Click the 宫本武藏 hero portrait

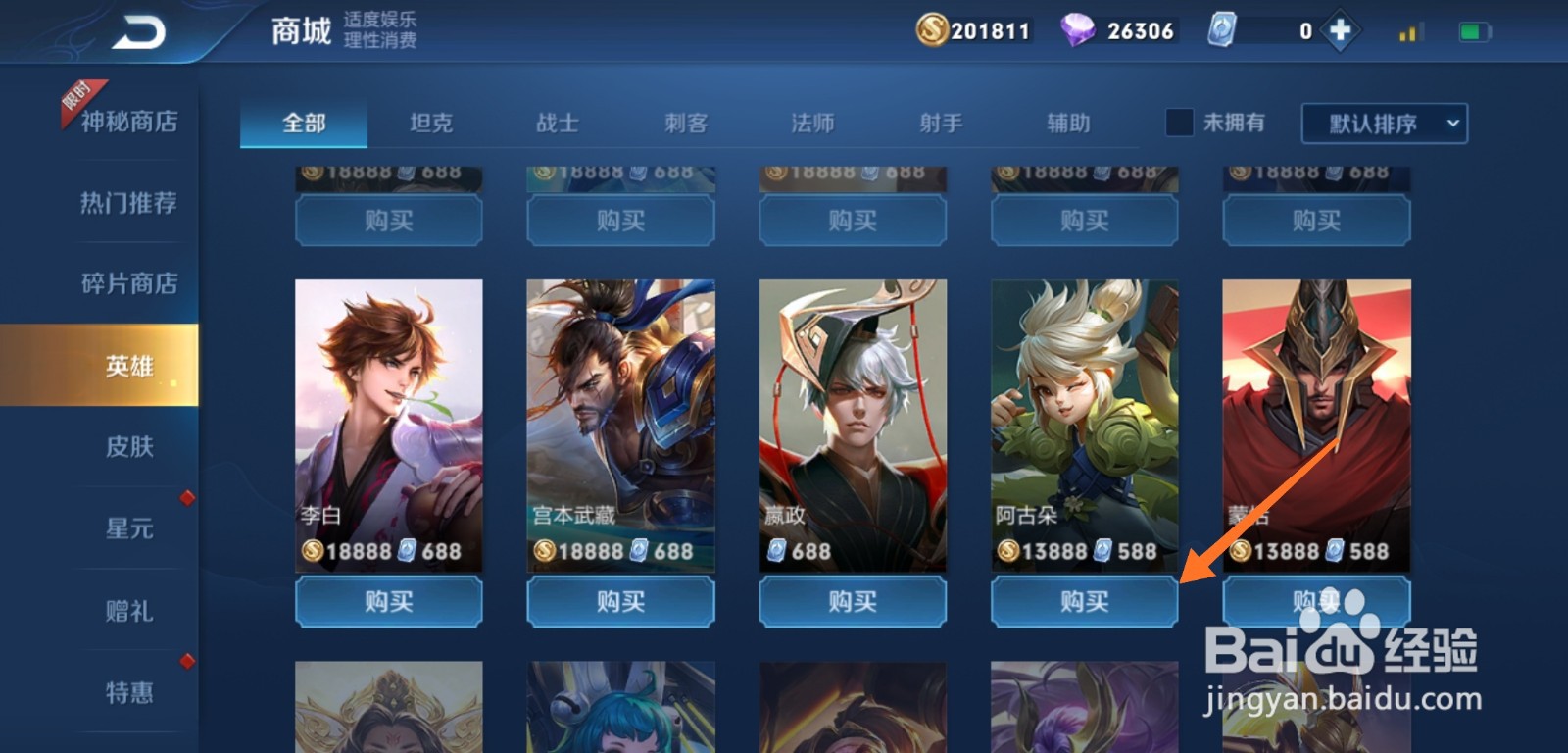tap(619, 412)
